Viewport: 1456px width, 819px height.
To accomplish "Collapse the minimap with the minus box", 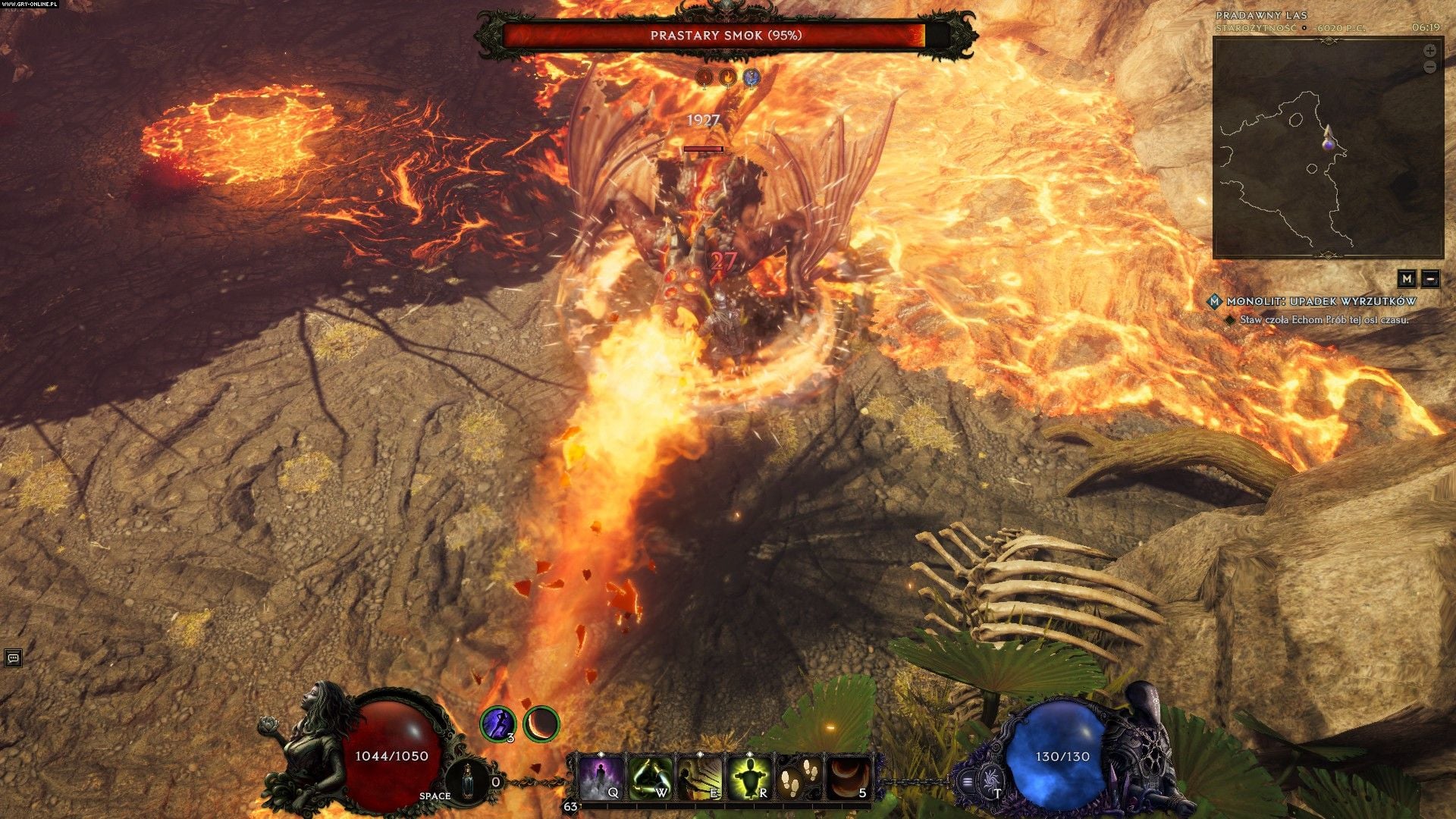I will [1430, 278].
